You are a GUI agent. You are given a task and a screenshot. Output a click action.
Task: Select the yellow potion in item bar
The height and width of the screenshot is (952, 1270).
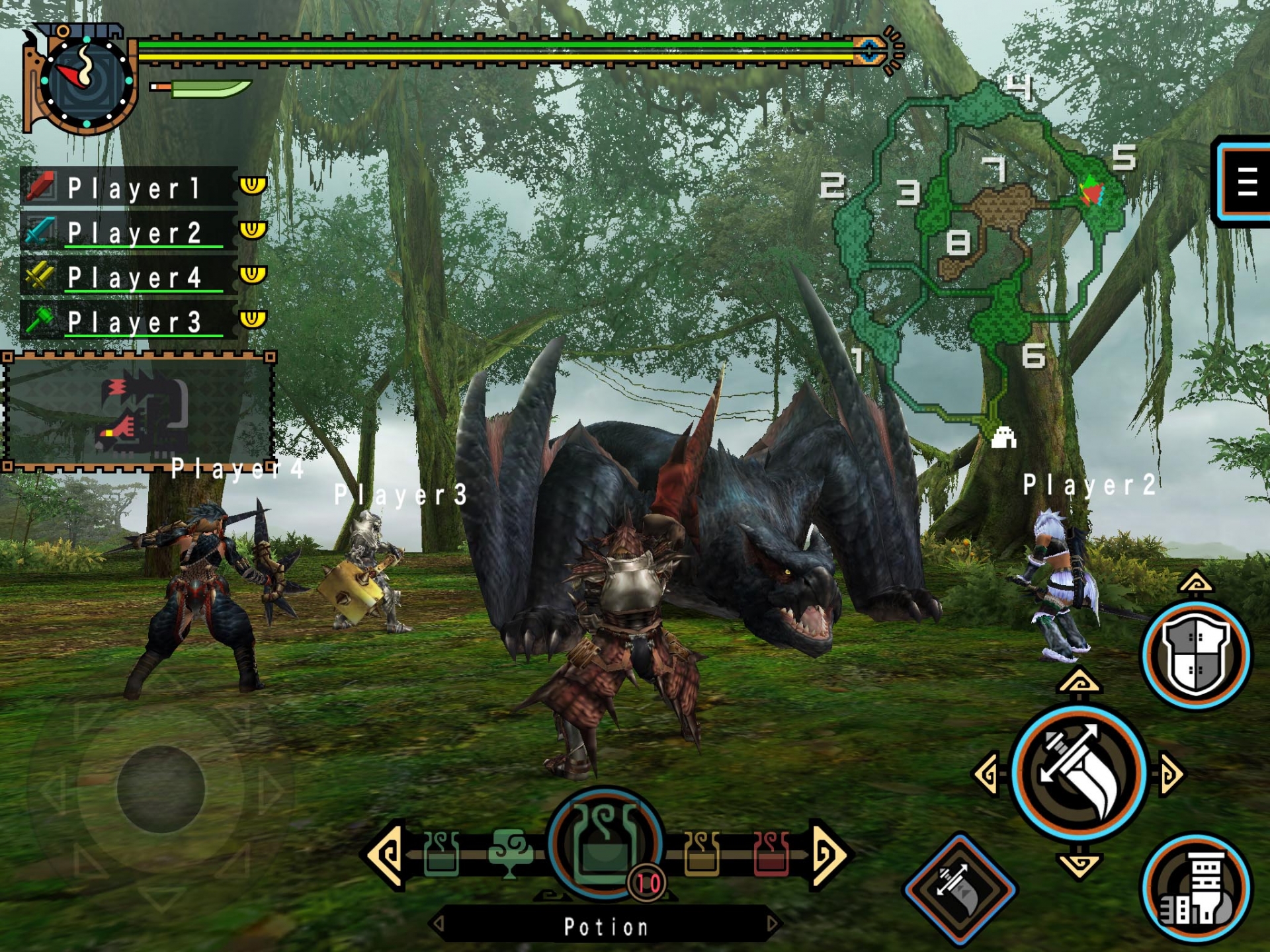(x=702, y=853)
